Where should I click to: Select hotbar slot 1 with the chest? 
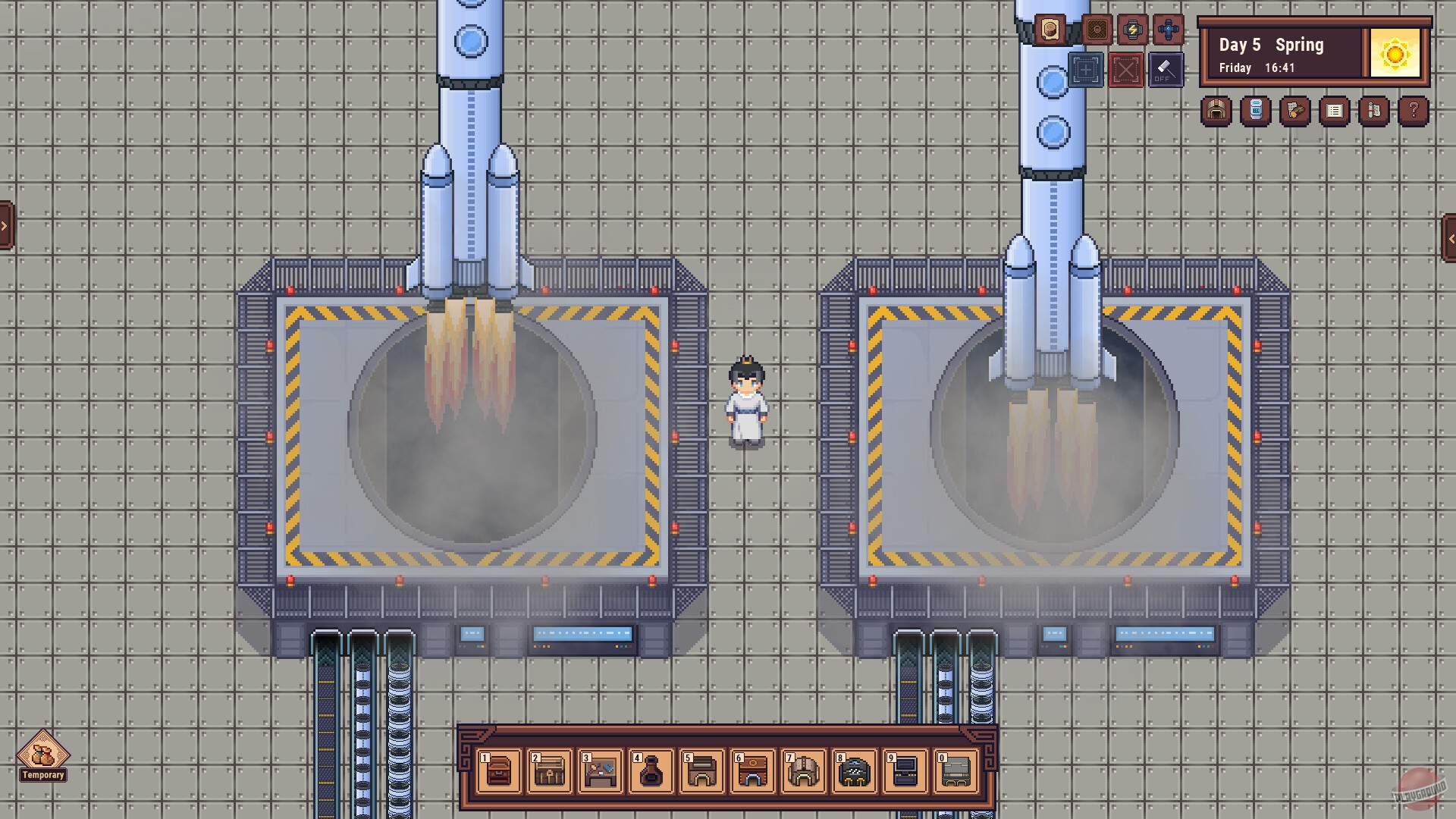(498, 771)
